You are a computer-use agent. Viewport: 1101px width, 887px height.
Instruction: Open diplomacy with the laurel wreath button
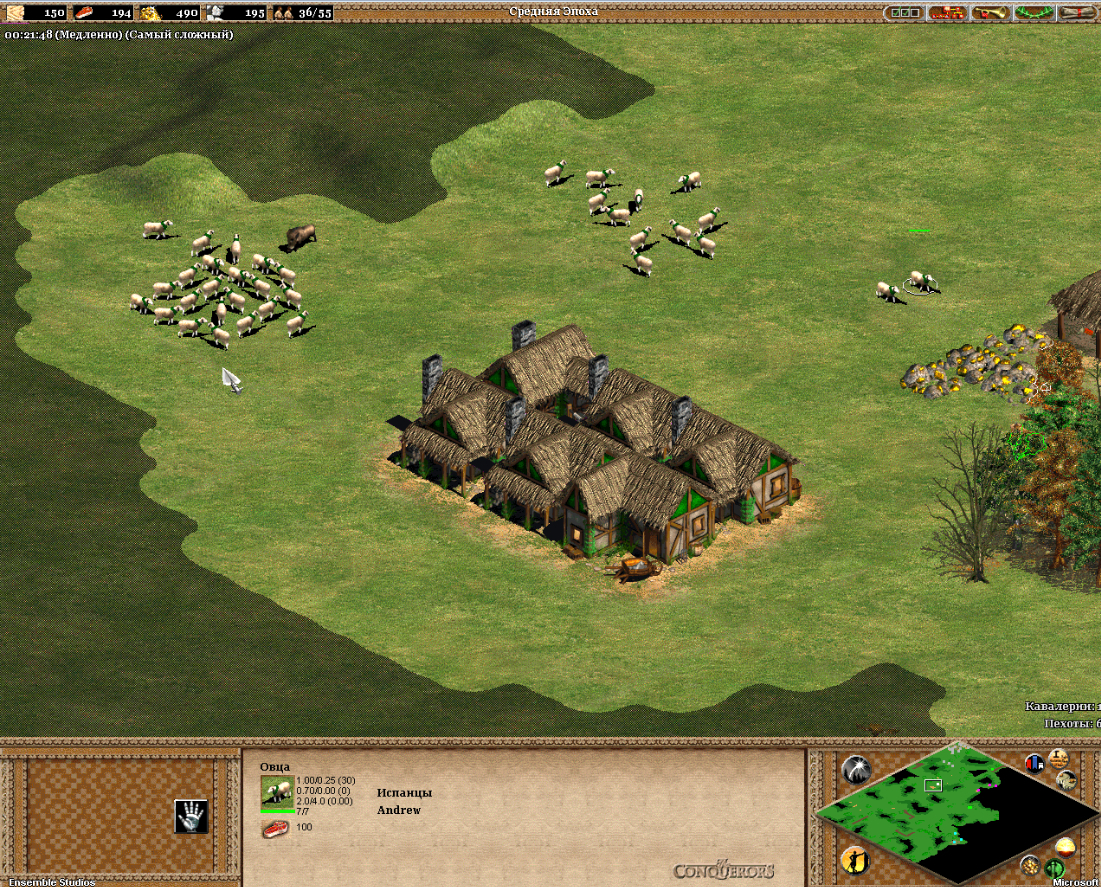tap(1034, 13)
